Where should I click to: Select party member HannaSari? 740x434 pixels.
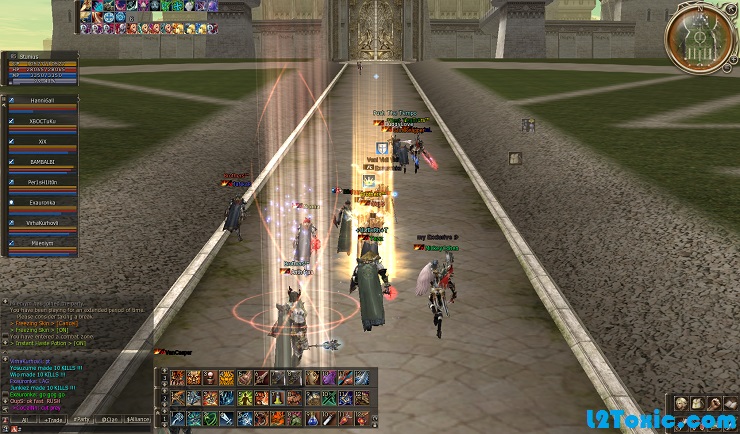pyautogui.click(x=42, y=102)
